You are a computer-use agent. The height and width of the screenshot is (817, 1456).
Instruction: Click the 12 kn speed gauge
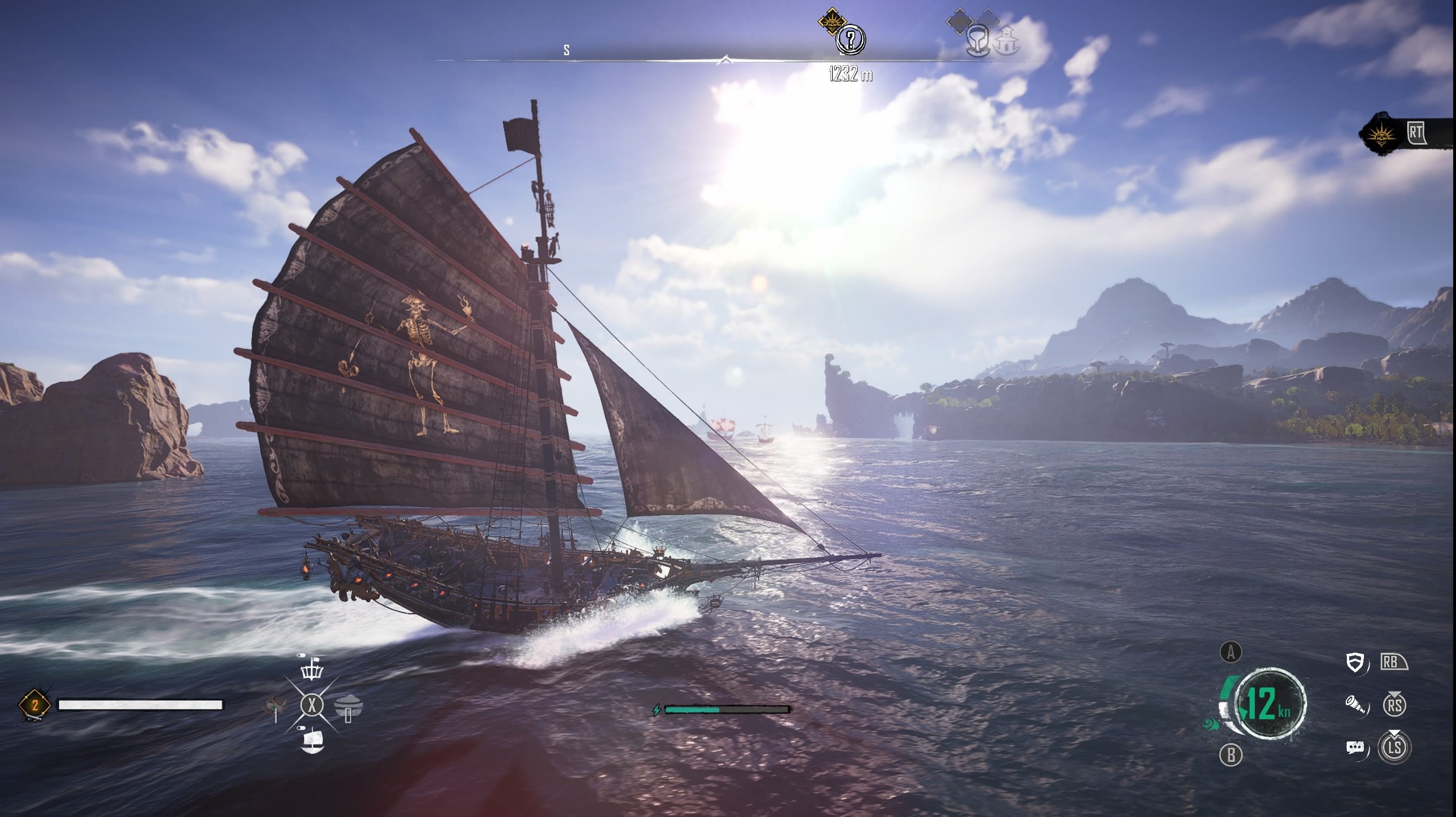point(1270,704)
